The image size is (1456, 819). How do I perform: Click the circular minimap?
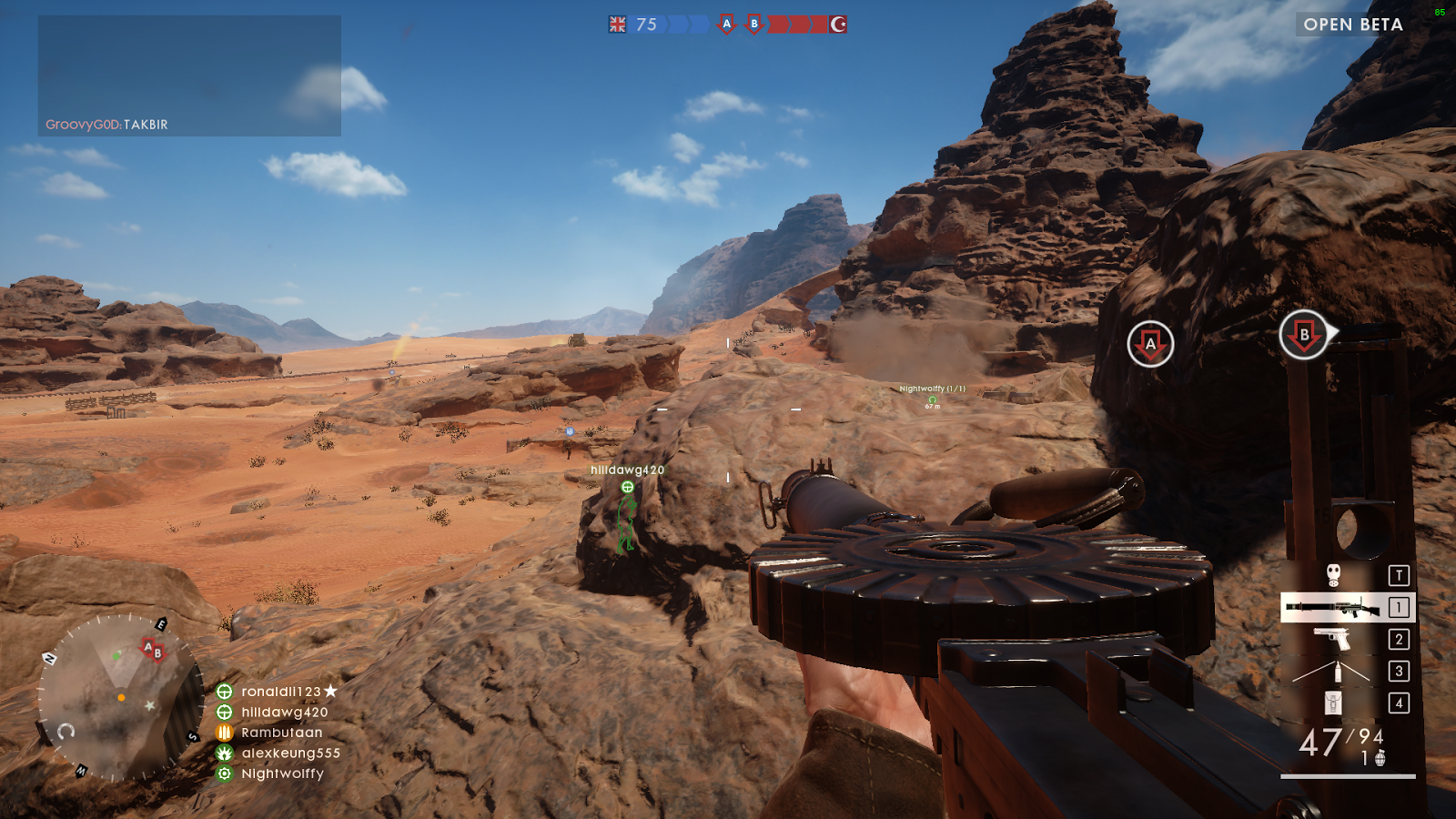click(x=119, y=697)
